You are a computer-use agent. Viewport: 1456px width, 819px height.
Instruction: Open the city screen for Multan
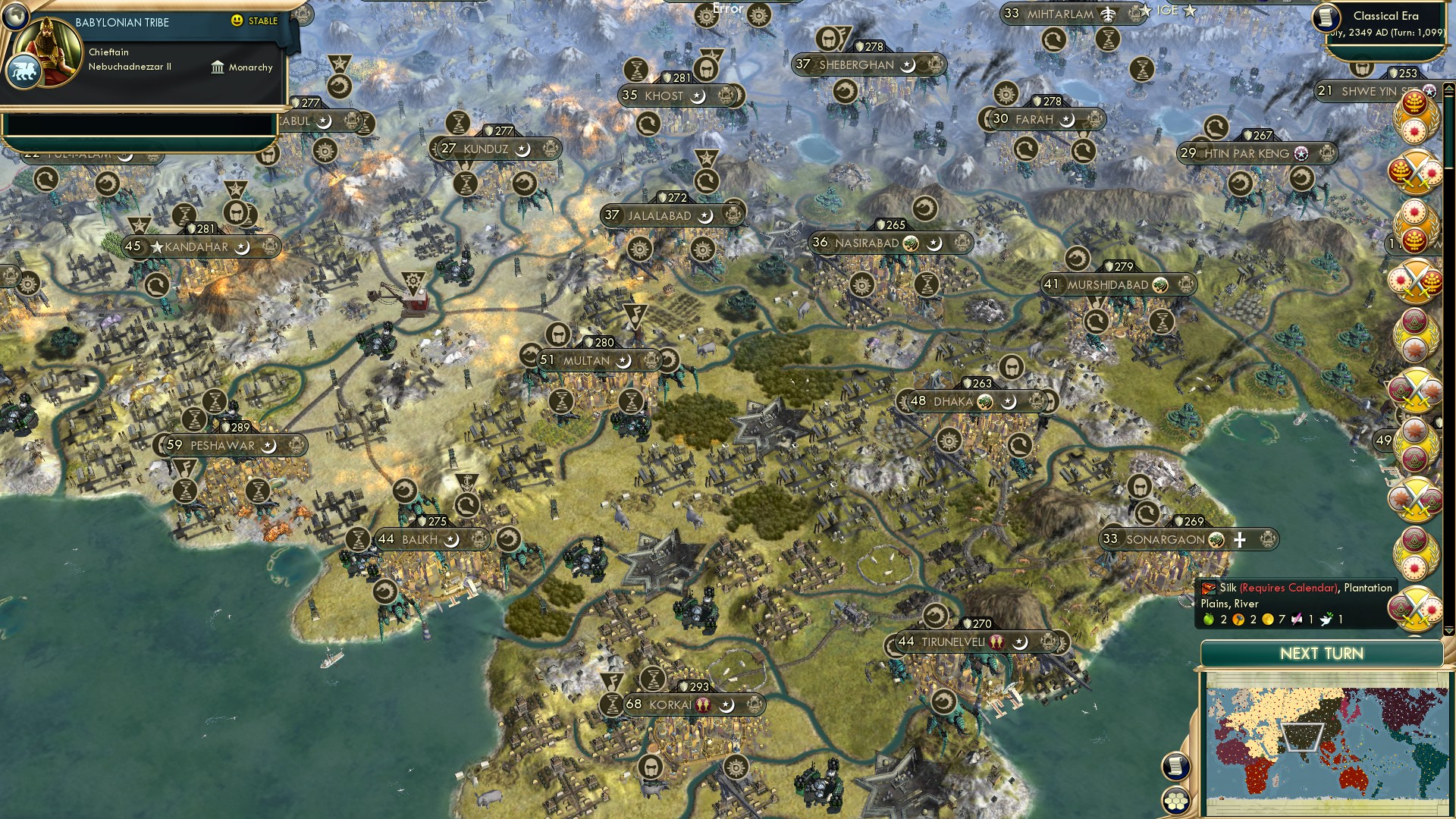click(588, 361)
